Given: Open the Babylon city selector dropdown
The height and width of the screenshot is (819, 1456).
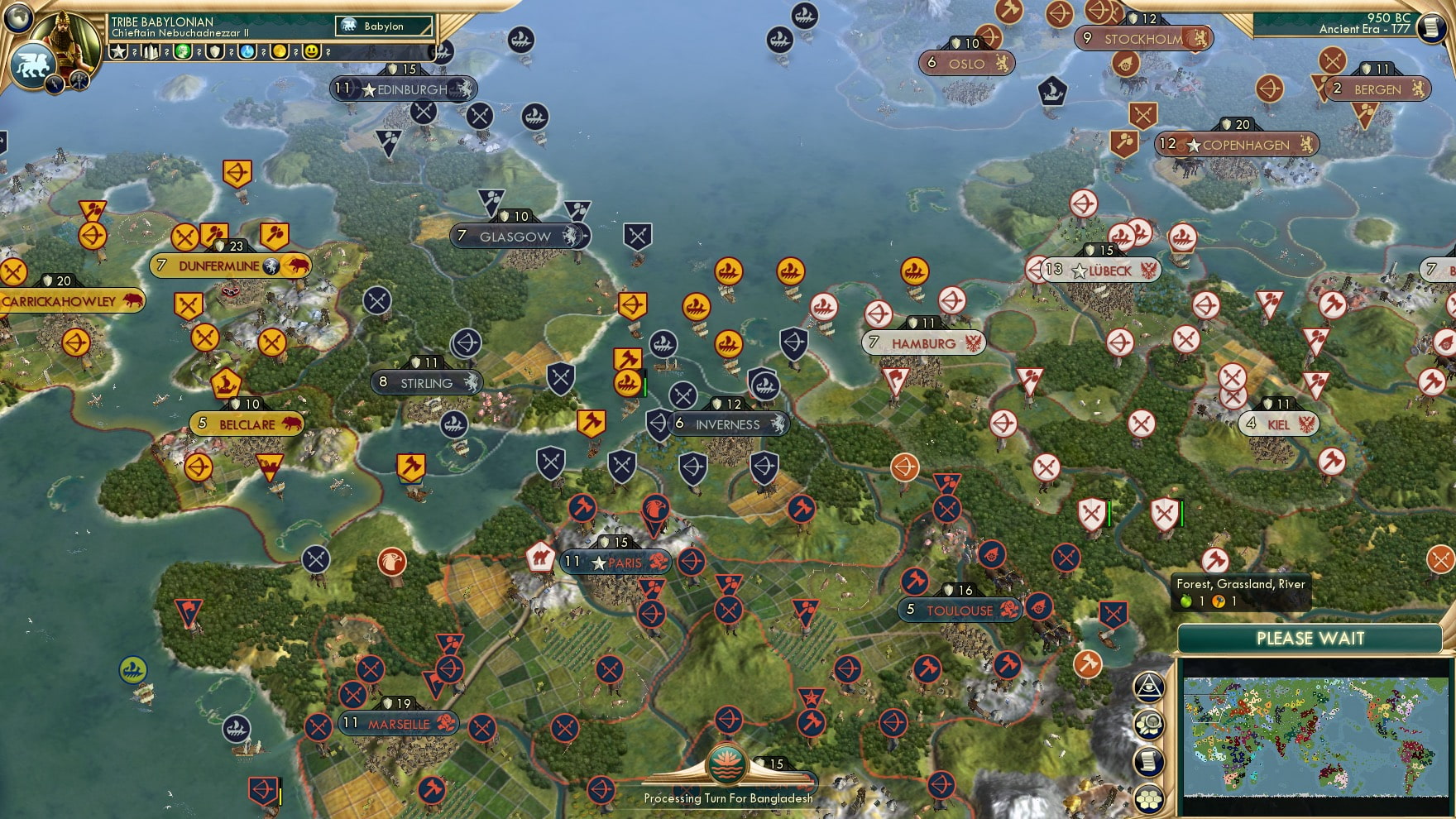Looking at the screenshot, I should click(385, 26).
